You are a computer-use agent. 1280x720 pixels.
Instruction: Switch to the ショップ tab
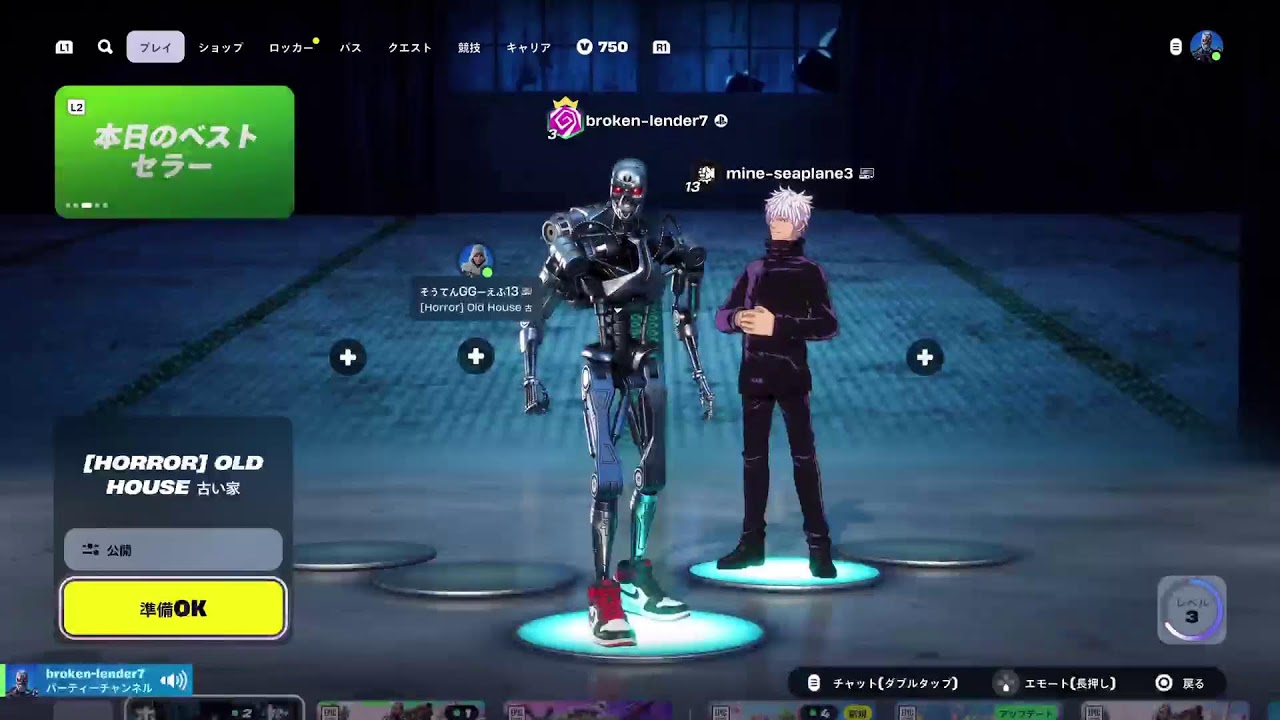[219, 46]
